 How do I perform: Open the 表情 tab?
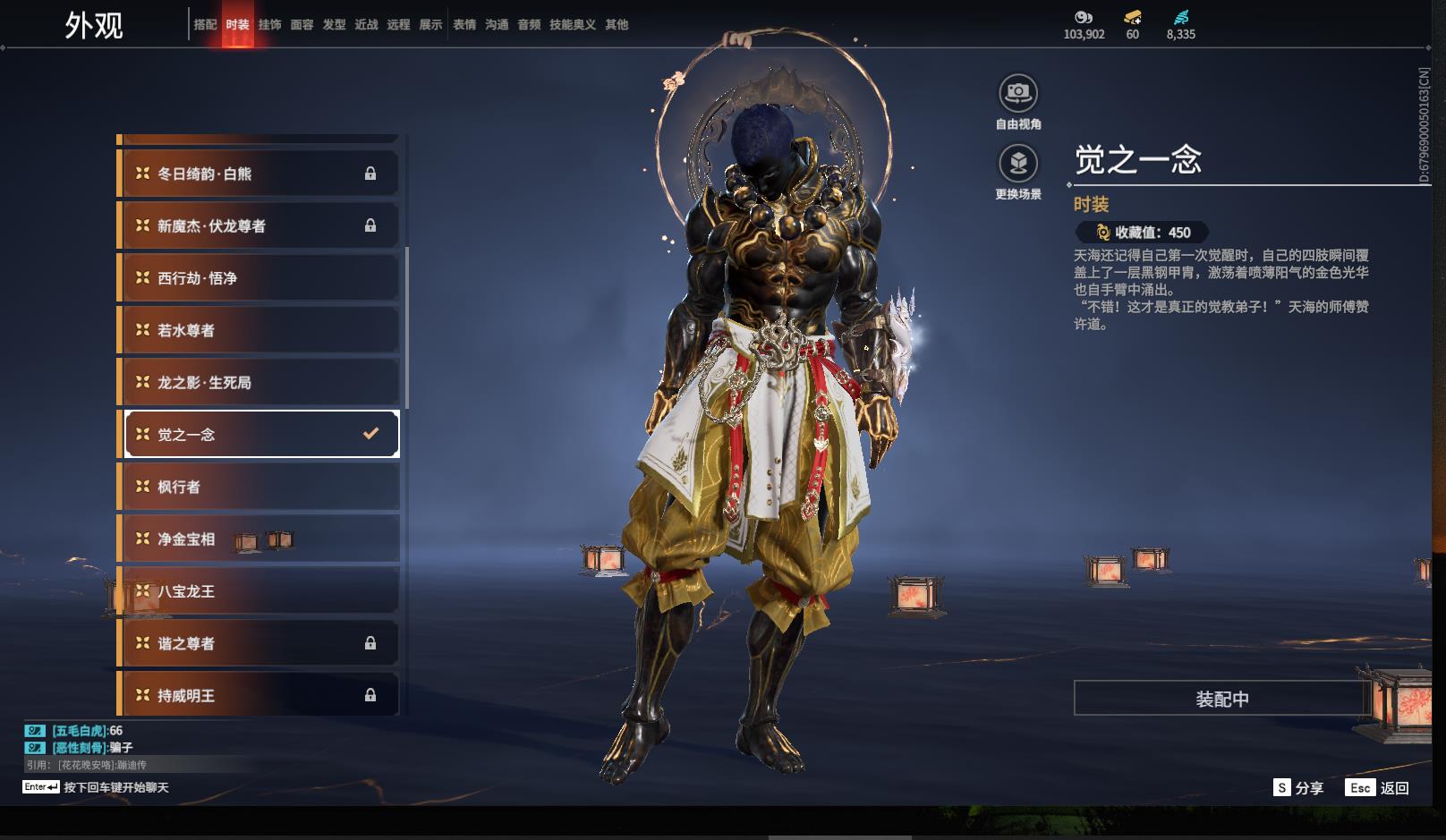(464, 25)
